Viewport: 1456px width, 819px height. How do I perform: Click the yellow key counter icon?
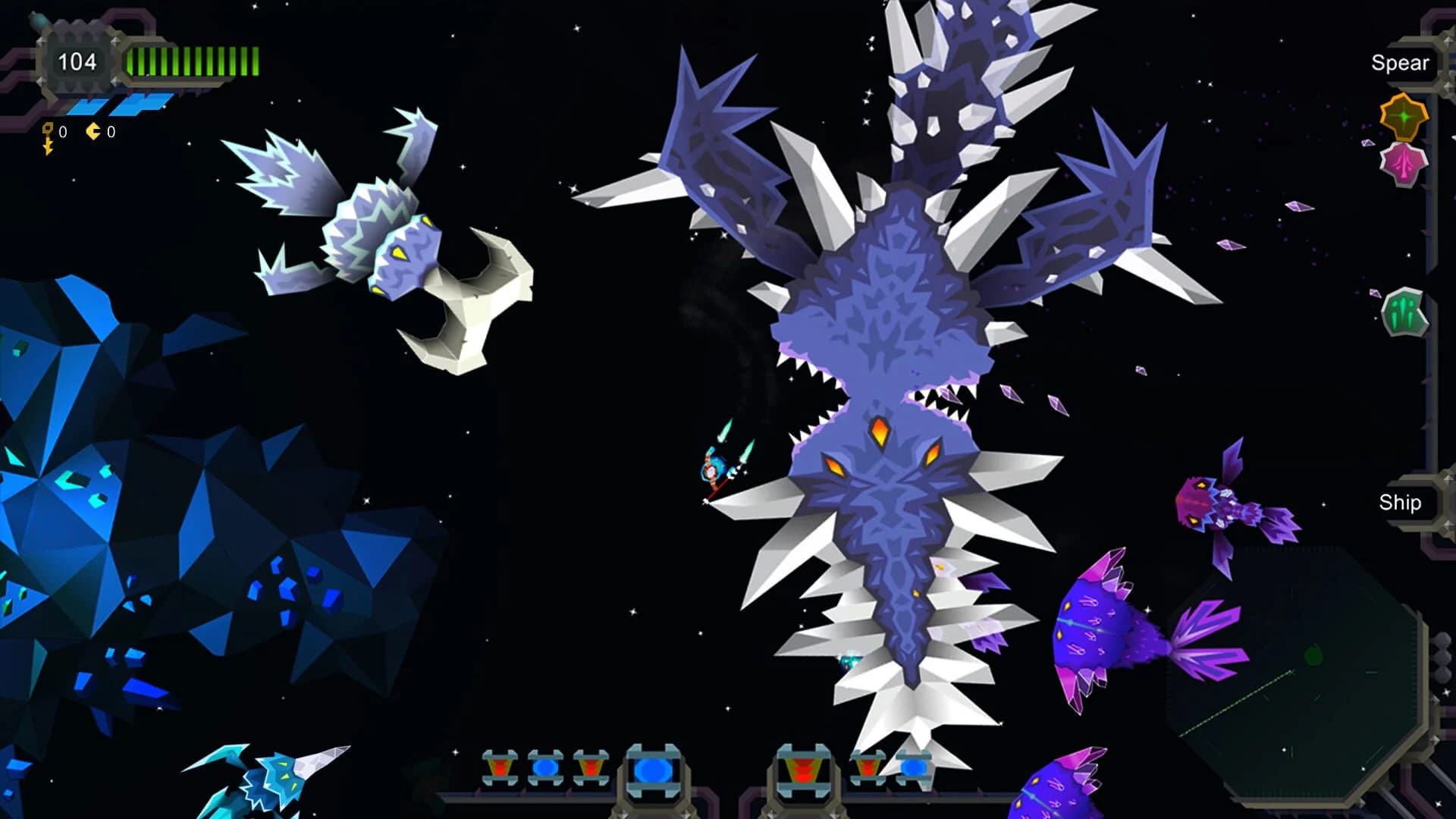(47, 130)
